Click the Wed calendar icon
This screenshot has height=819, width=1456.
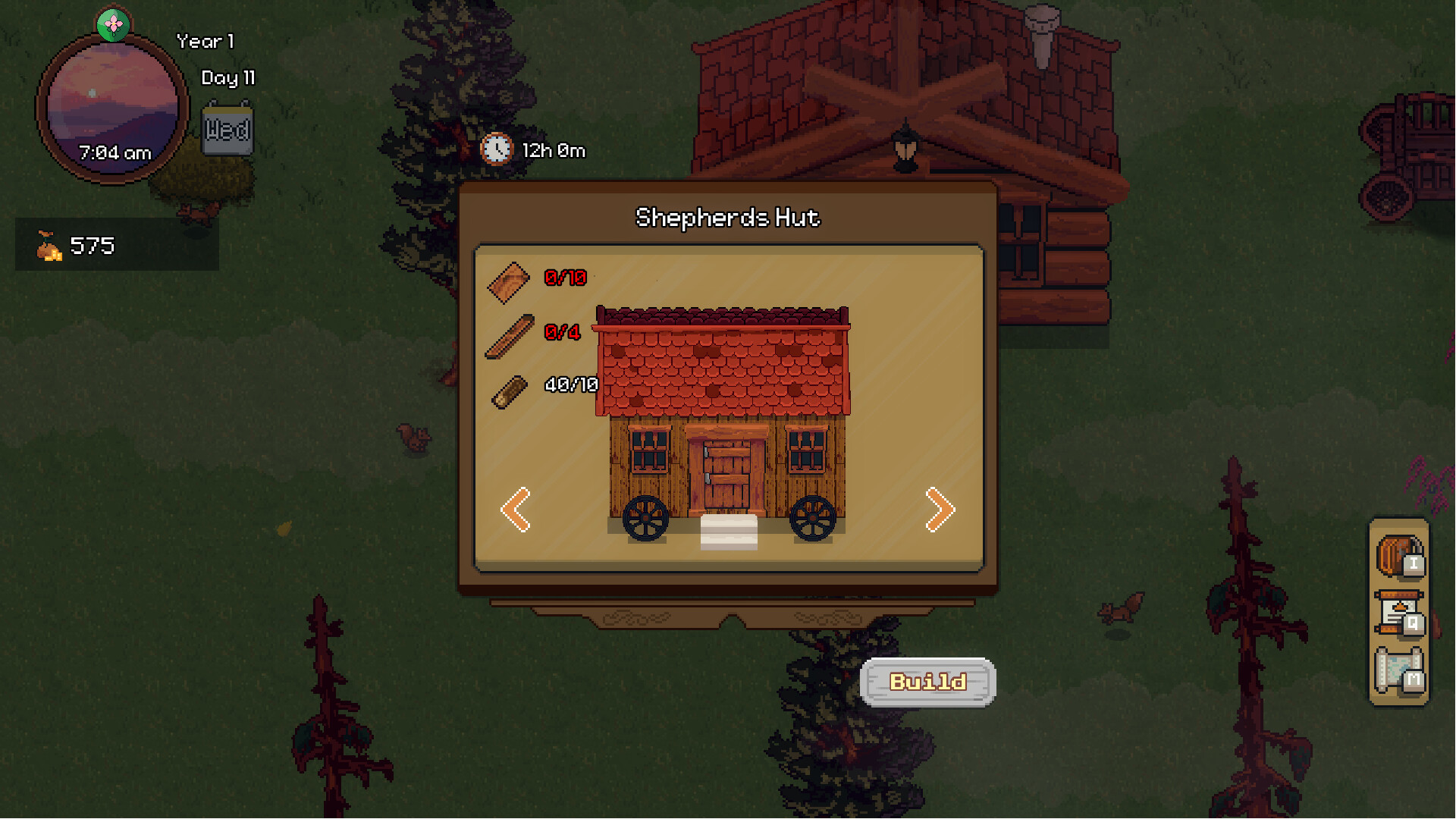tap(227, 130)
